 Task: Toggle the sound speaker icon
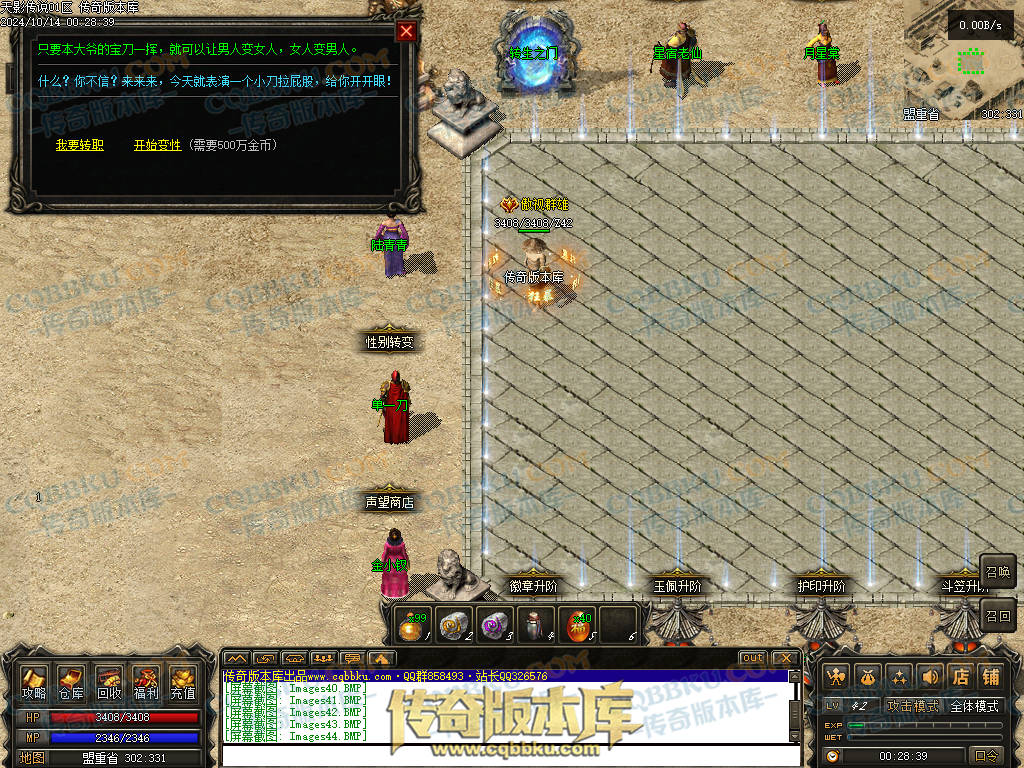point(930,677)
